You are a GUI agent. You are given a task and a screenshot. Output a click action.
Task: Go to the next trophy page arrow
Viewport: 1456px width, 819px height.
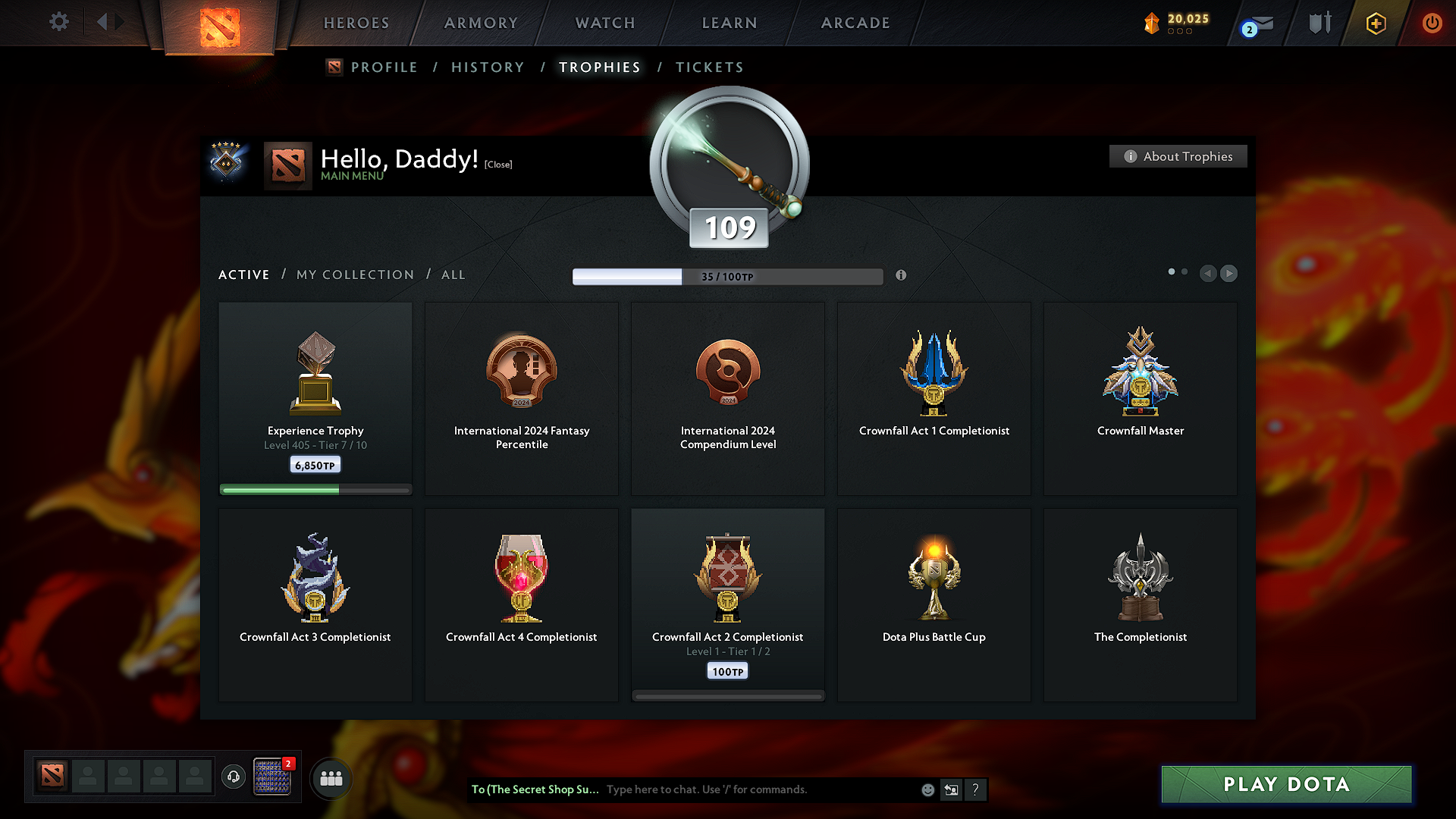pos(1228,273)
